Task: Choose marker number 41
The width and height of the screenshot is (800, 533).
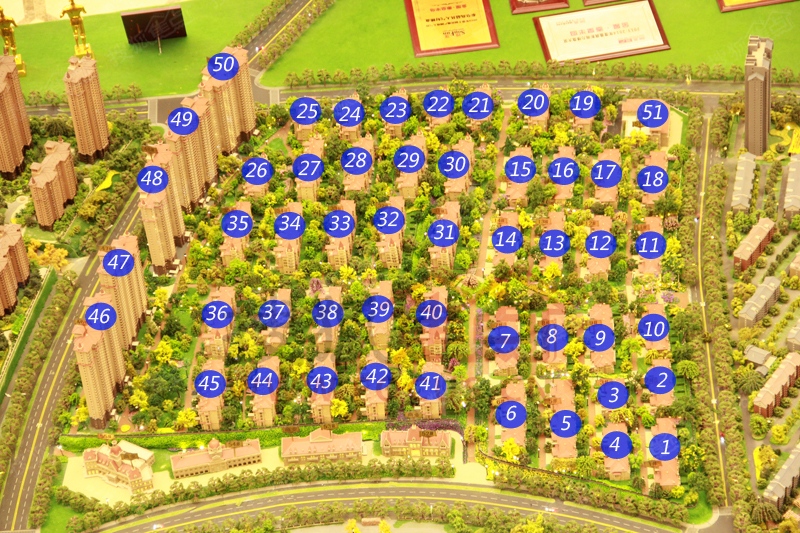Action: pyautogui.click(x=429, y=384)
